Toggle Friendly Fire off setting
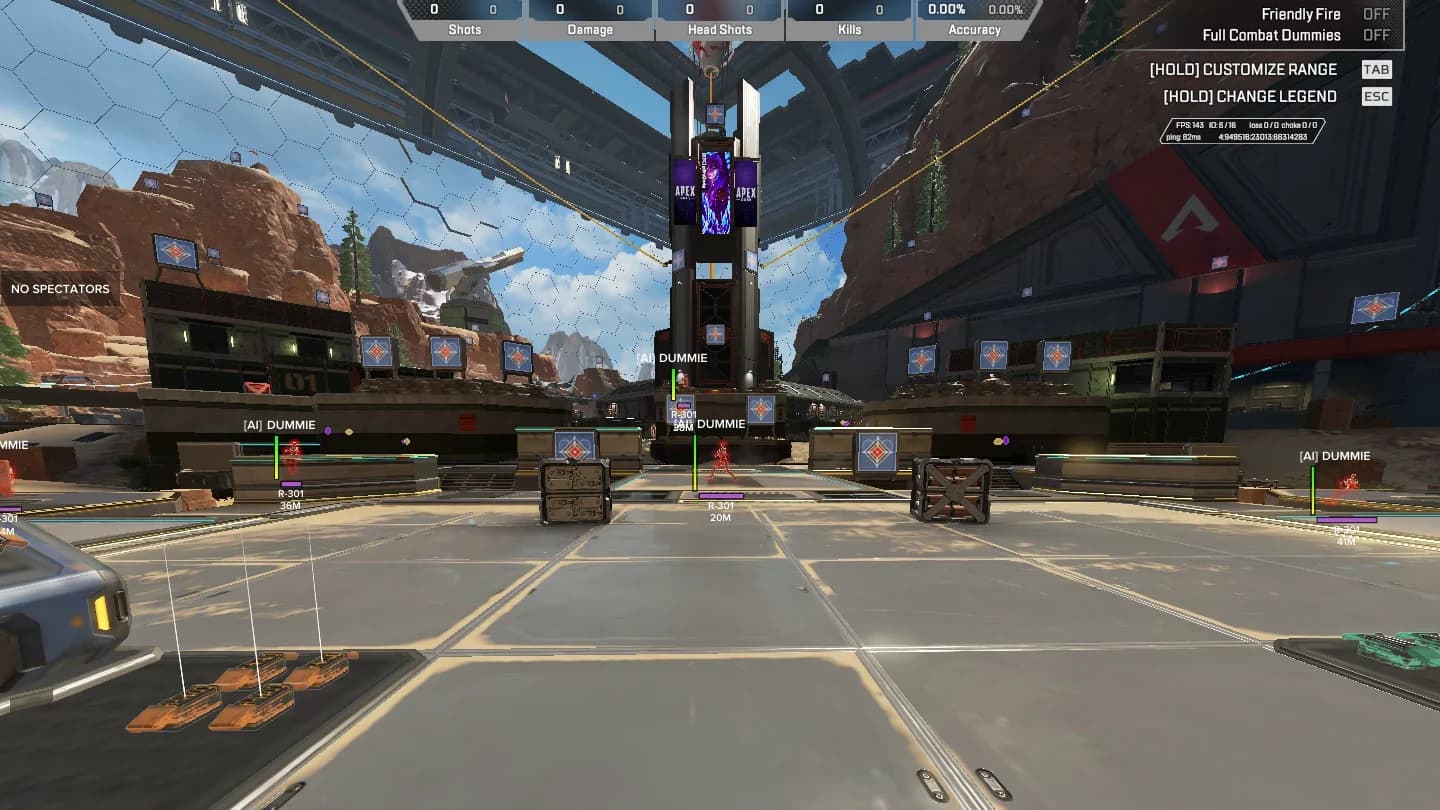 point(1376,14)
